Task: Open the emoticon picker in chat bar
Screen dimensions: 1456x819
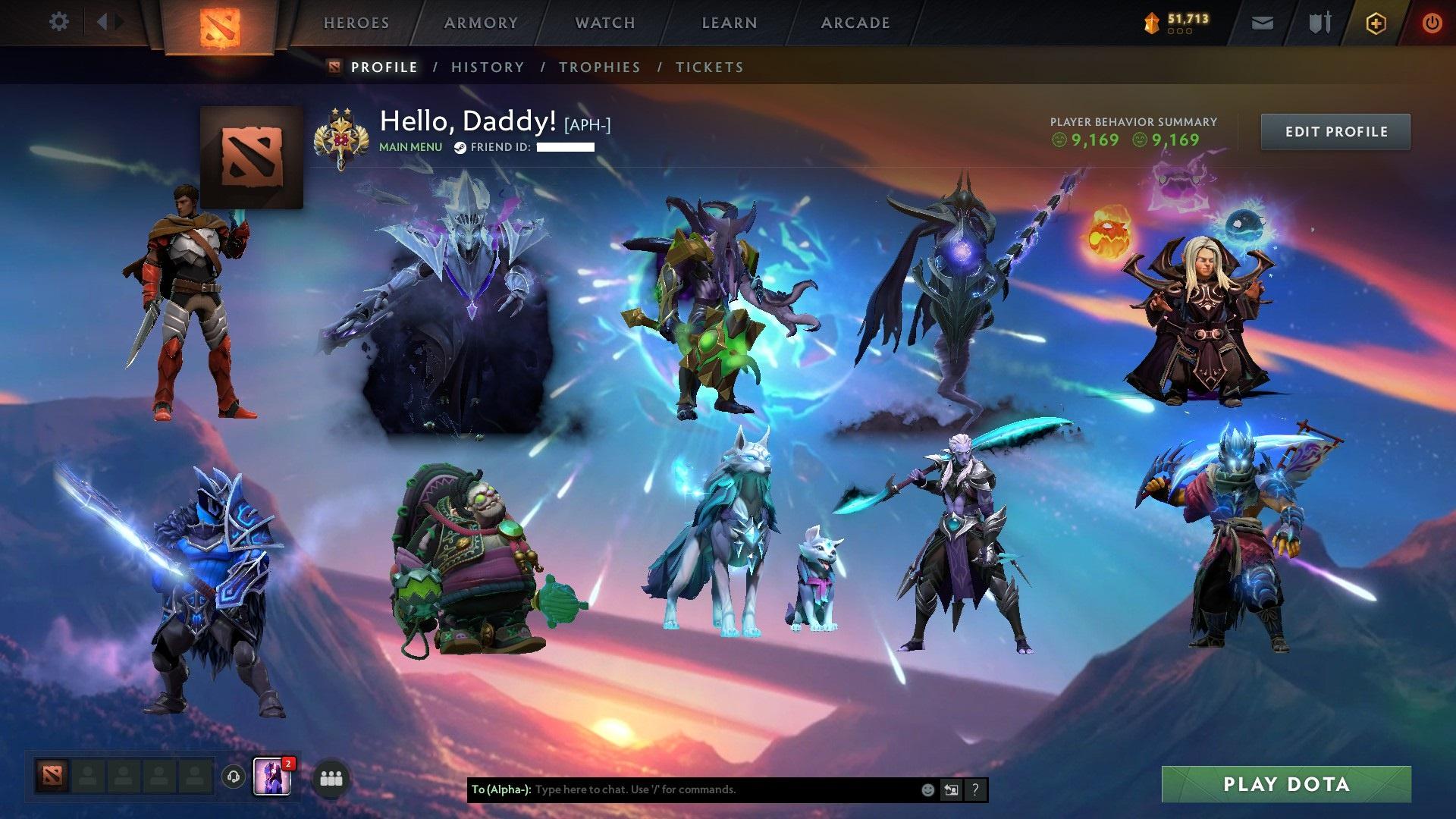Action: pyautogui.click(x=927, y=789)
